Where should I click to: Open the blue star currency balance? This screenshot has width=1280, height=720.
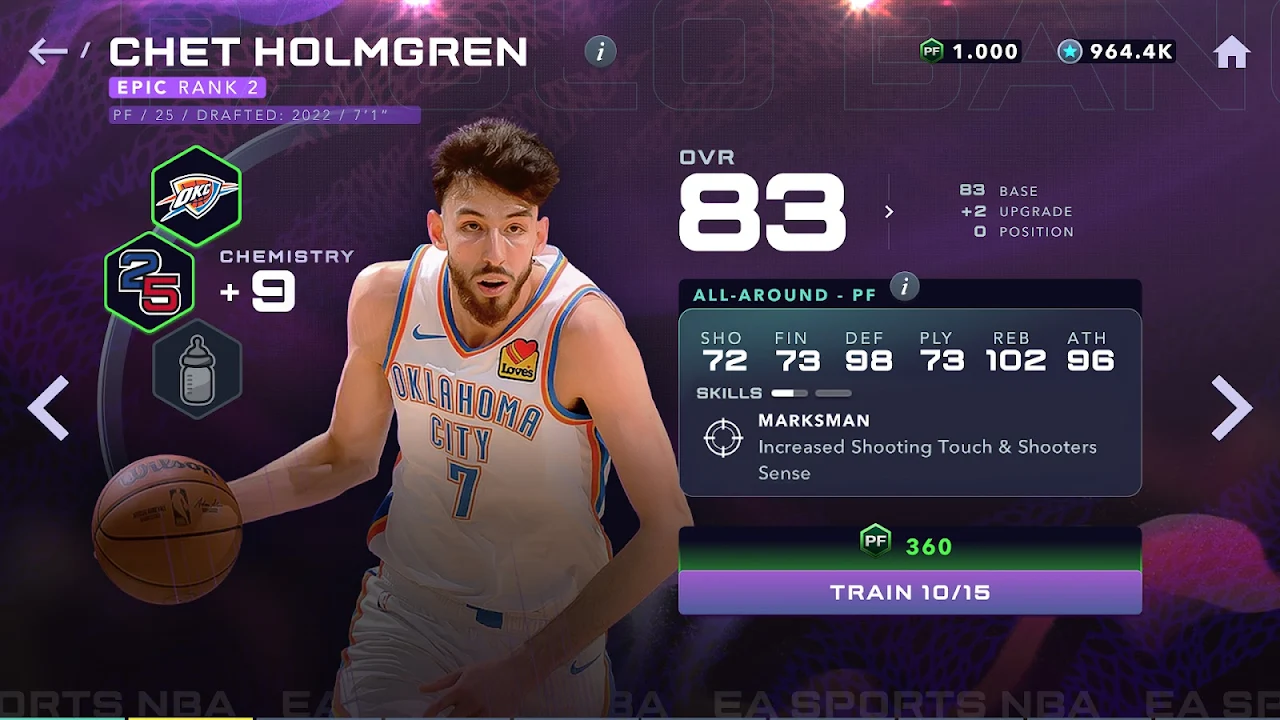(x=1116, y=52)
